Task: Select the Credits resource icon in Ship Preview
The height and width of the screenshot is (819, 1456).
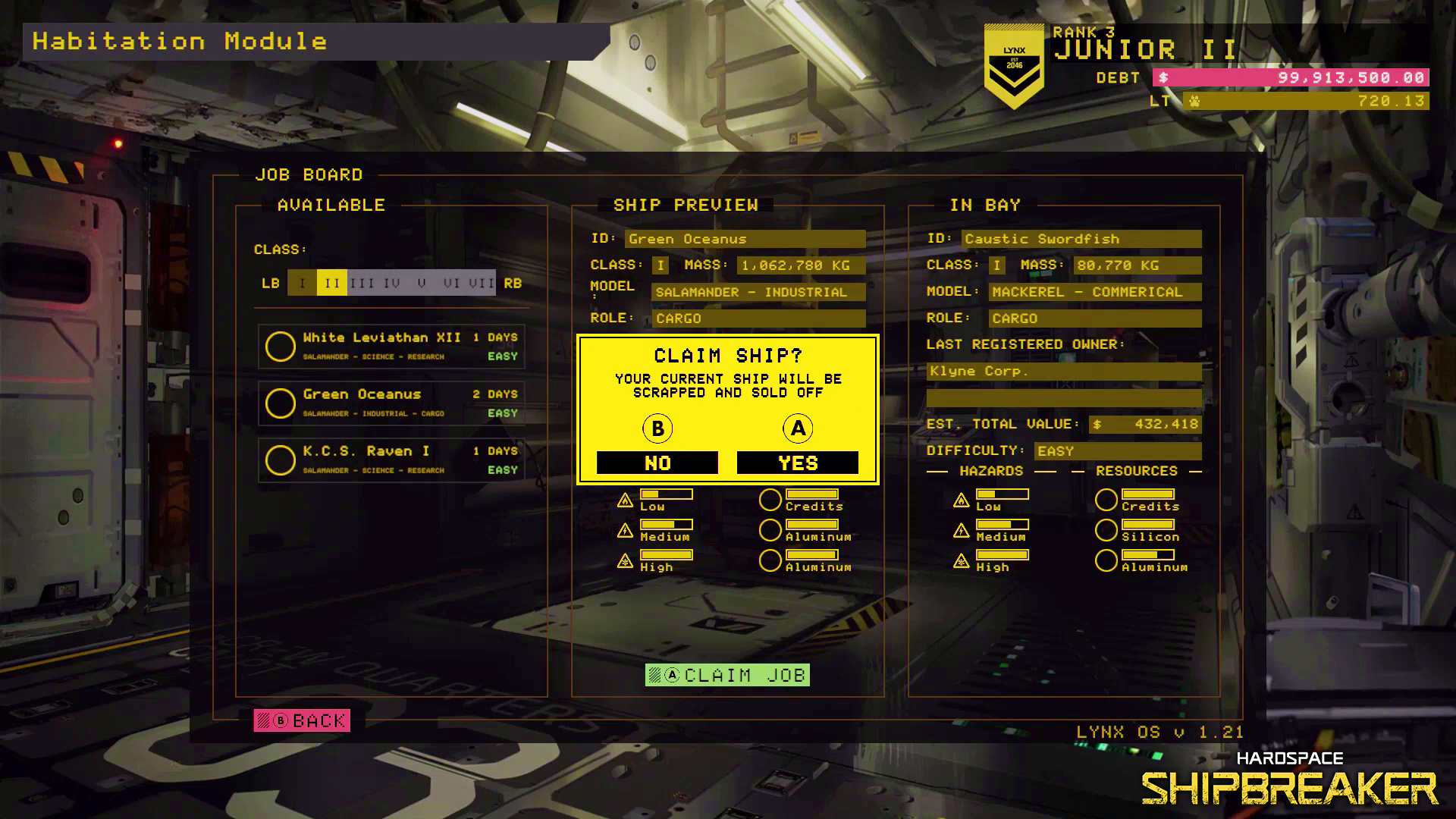Action: [x=770, y=499]
